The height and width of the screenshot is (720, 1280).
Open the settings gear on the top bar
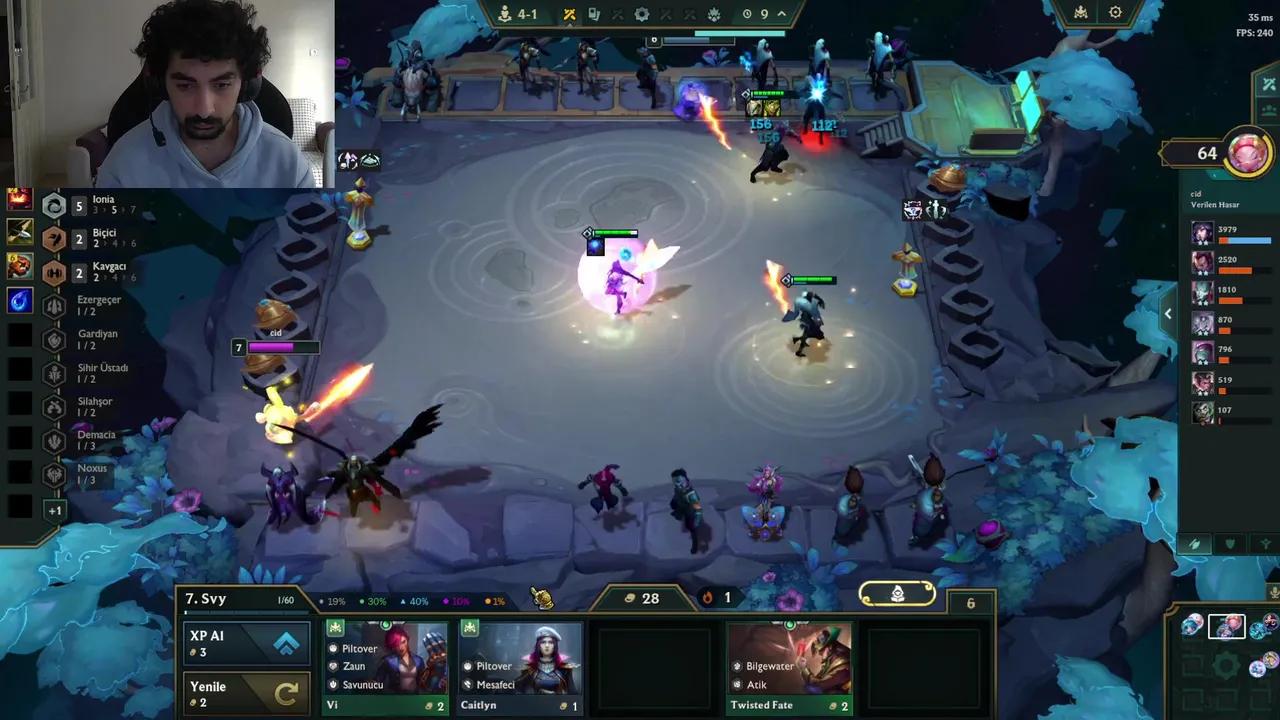click(641, 14)
